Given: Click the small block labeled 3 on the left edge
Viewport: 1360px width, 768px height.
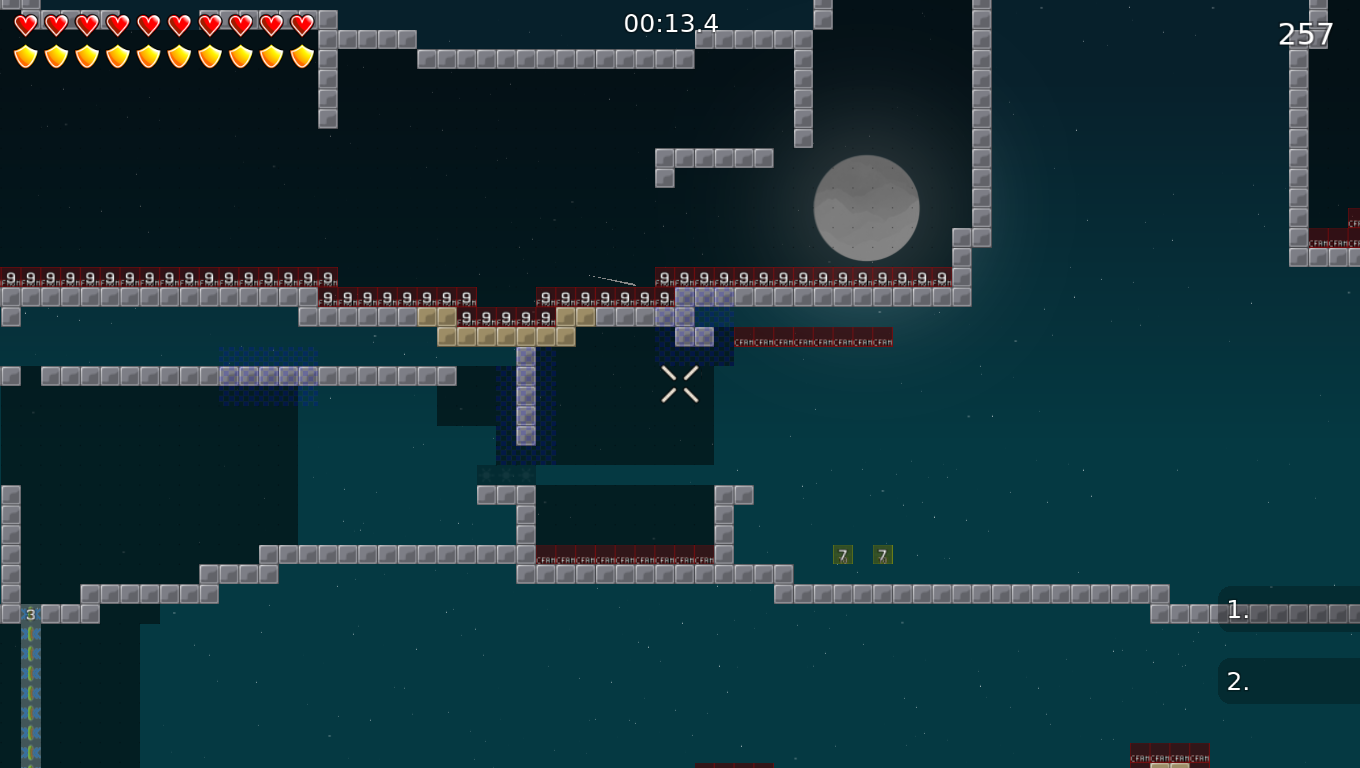Looking at the screenshot, I should pyautogui.click(x=30, y=614).
